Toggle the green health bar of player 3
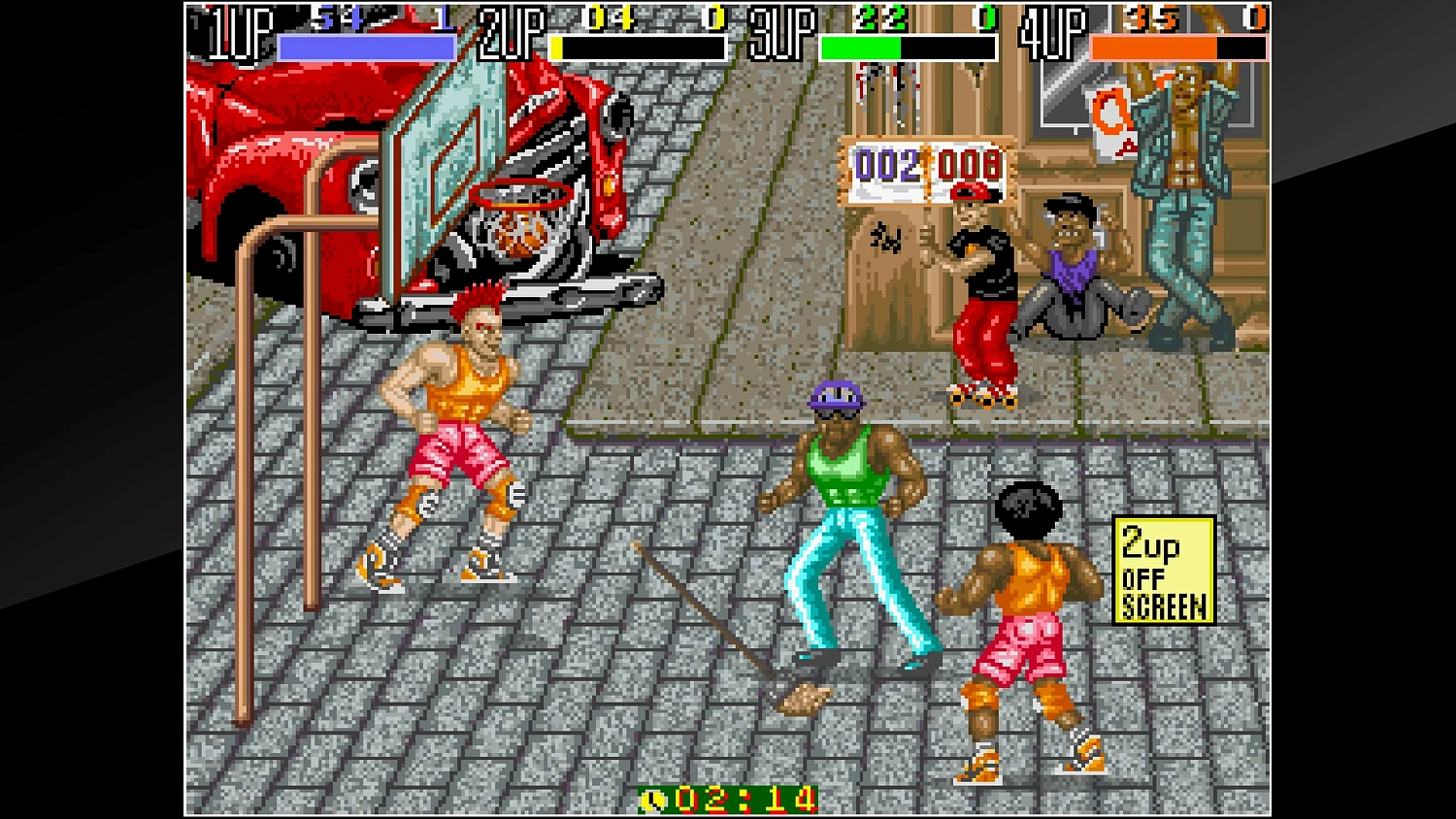 click(859, 47)
